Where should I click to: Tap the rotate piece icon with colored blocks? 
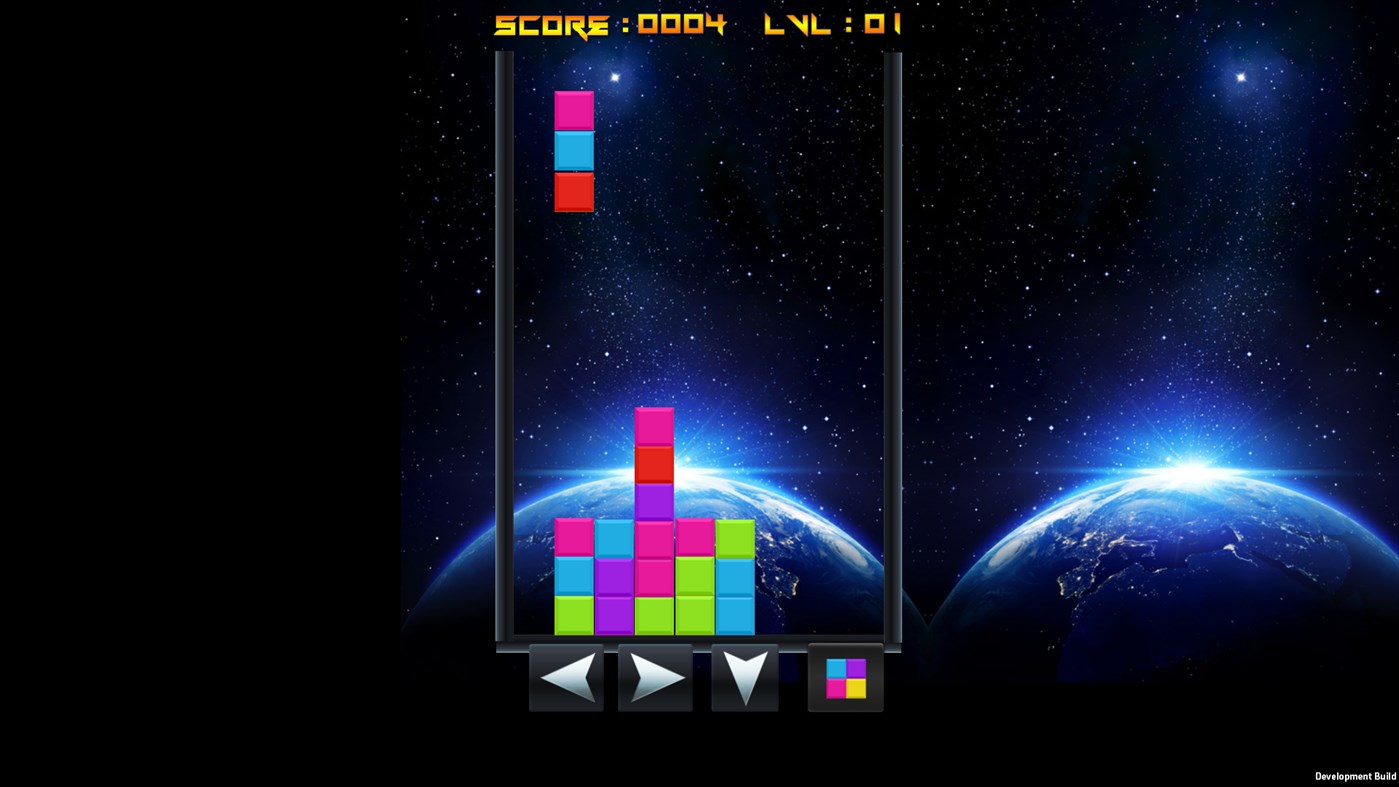[845, 679]
